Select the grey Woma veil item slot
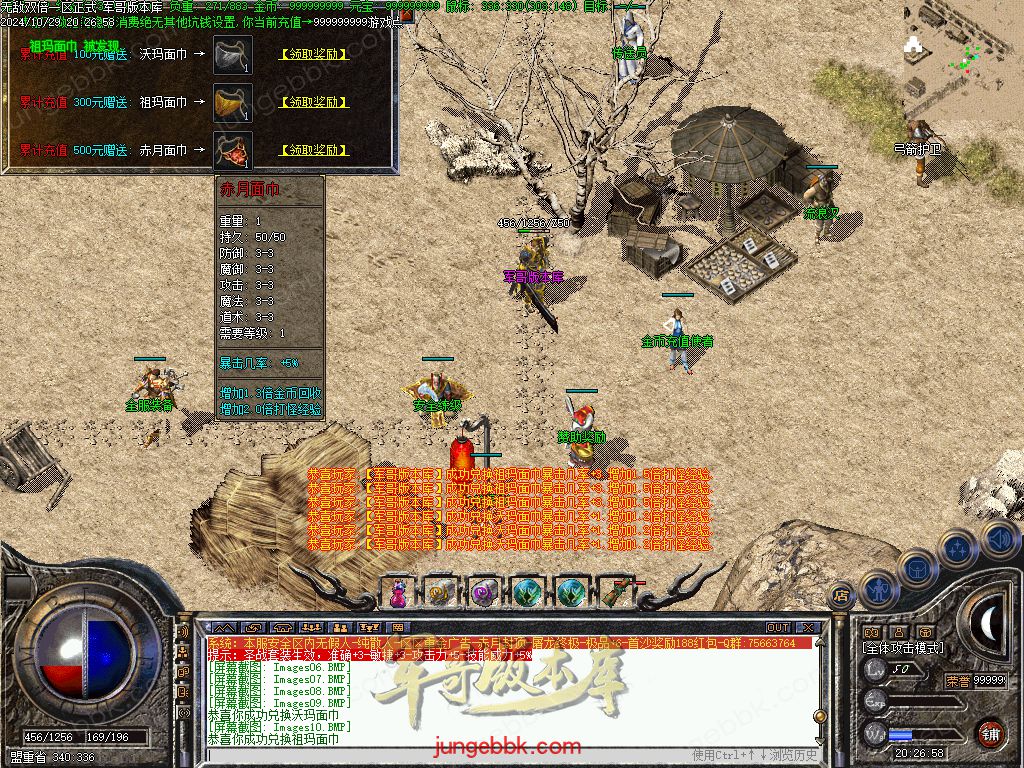 [233, 54]
